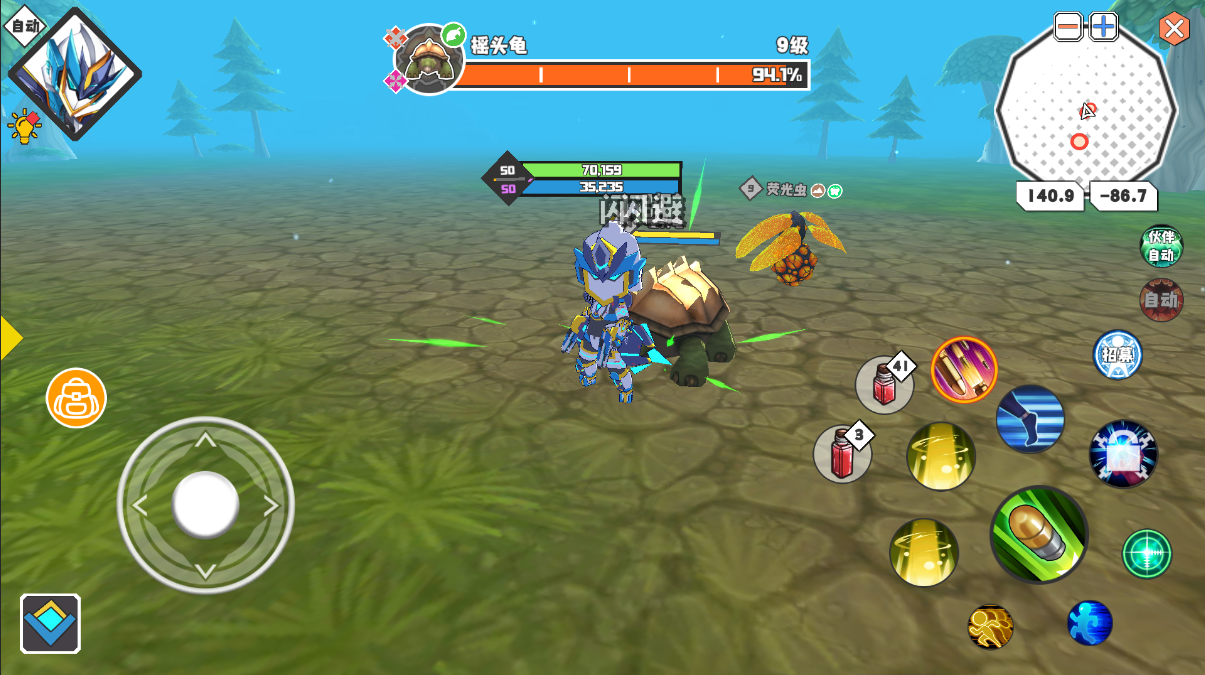
Task: Expand the yellow arrow side panel
Action: pos(10,338)
